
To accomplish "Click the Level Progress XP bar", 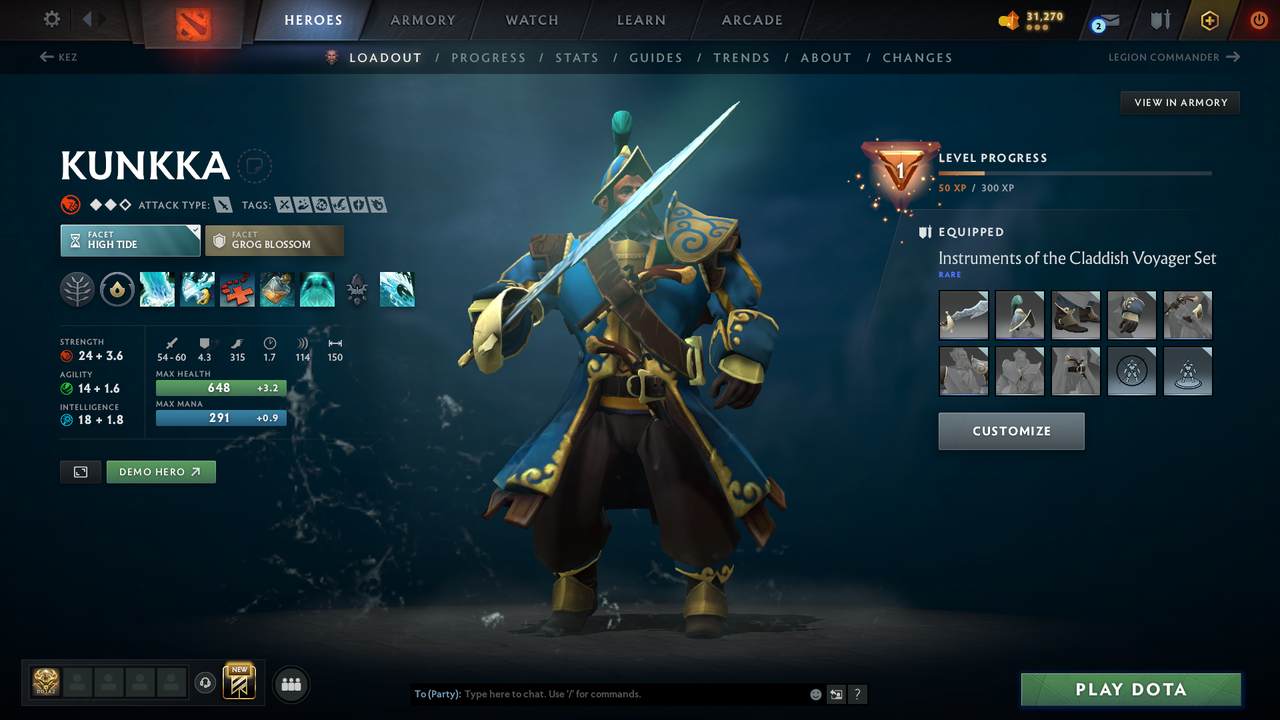I will pos(1075,172).
